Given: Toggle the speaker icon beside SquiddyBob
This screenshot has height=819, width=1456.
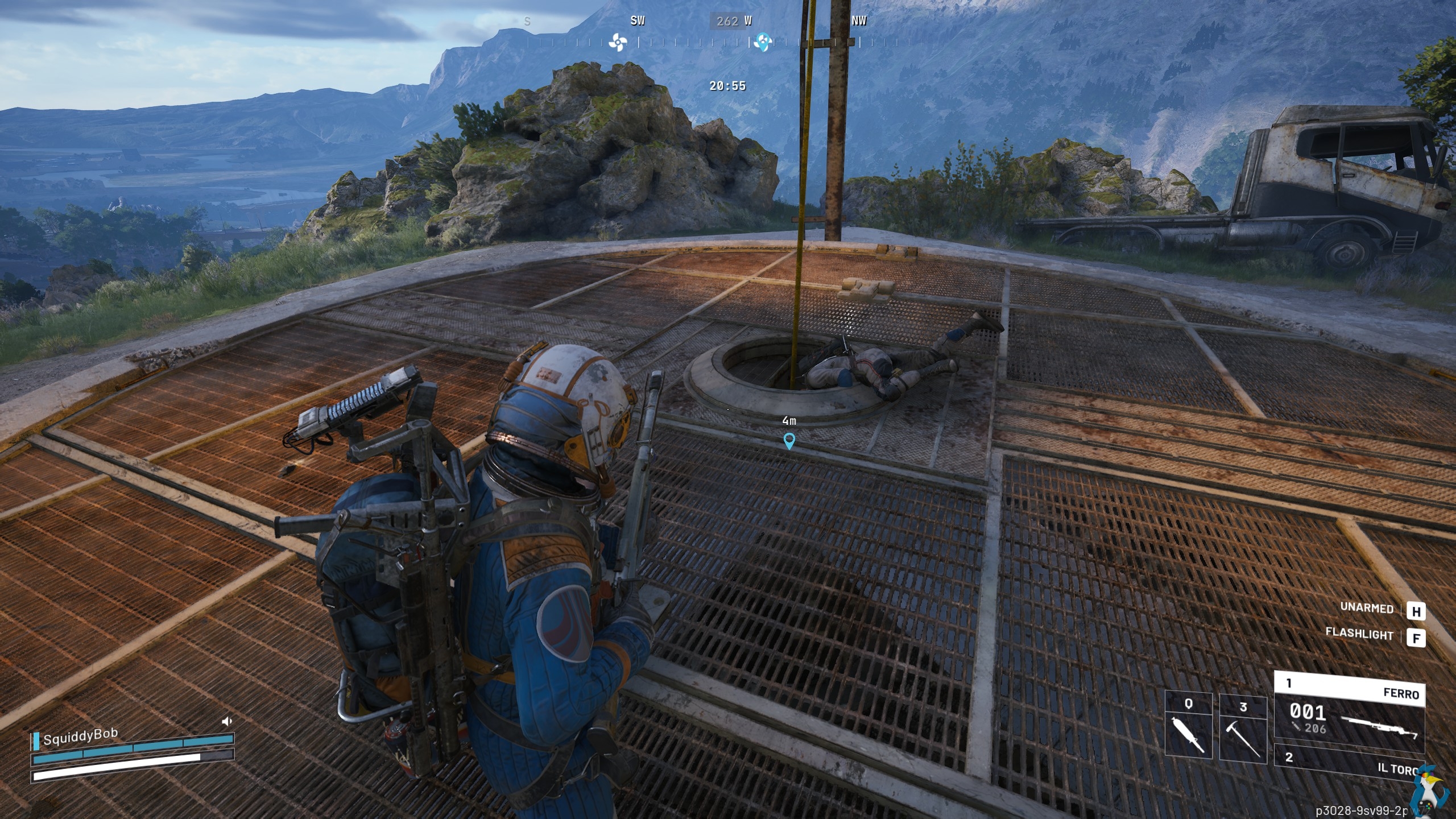Looking at the screenshot, I should pyautogui.click(x=227, y=722).
